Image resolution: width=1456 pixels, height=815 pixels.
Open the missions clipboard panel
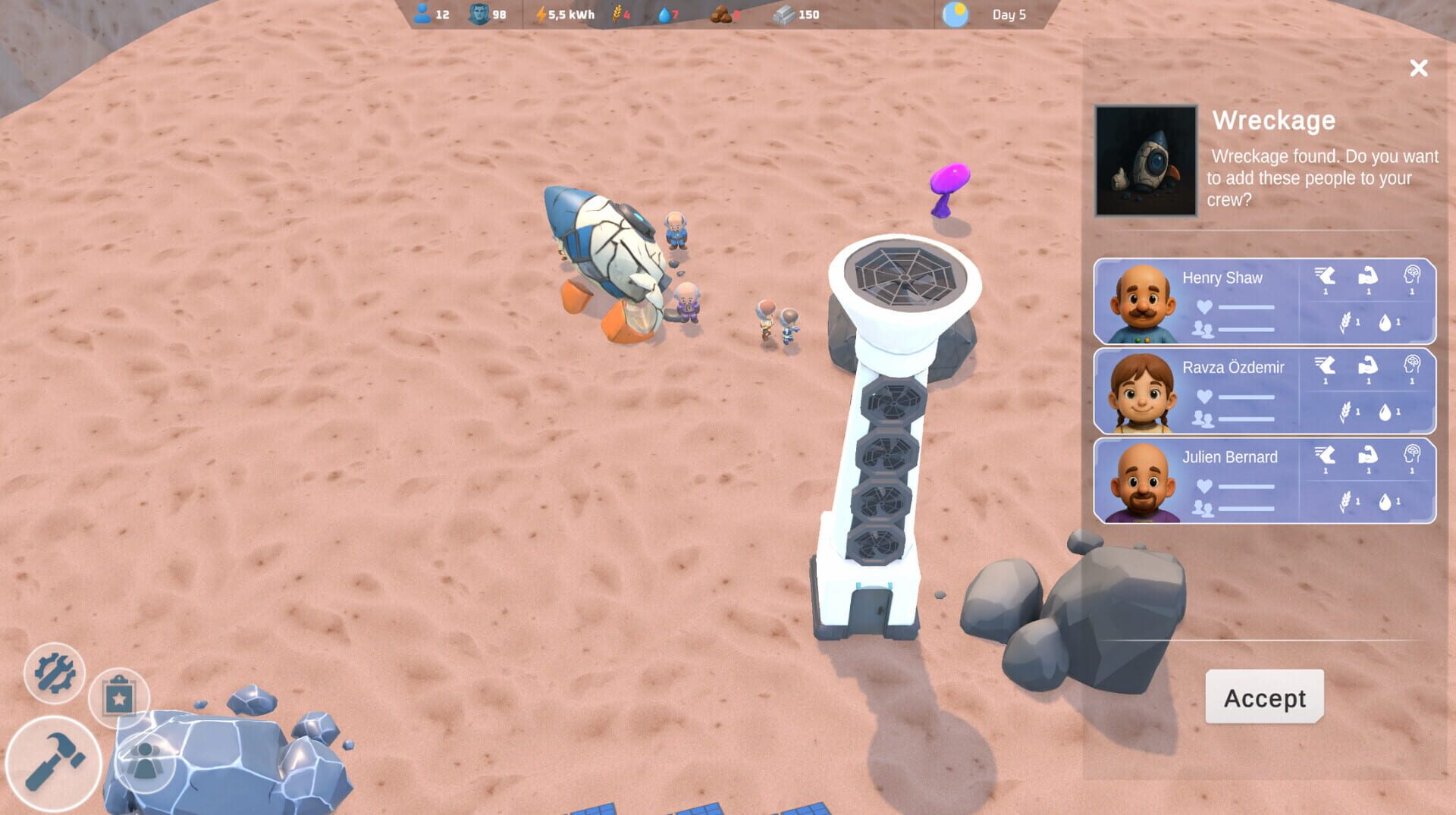click(x=121, y=697)
